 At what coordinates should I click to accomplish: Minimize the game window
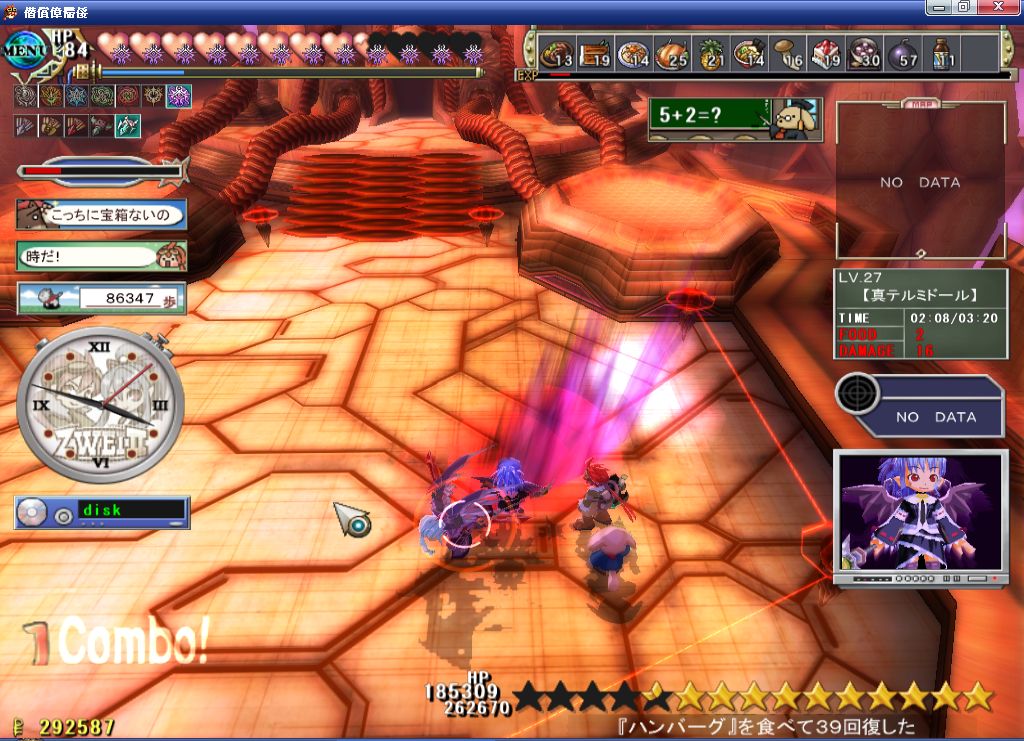pos(937,7)
